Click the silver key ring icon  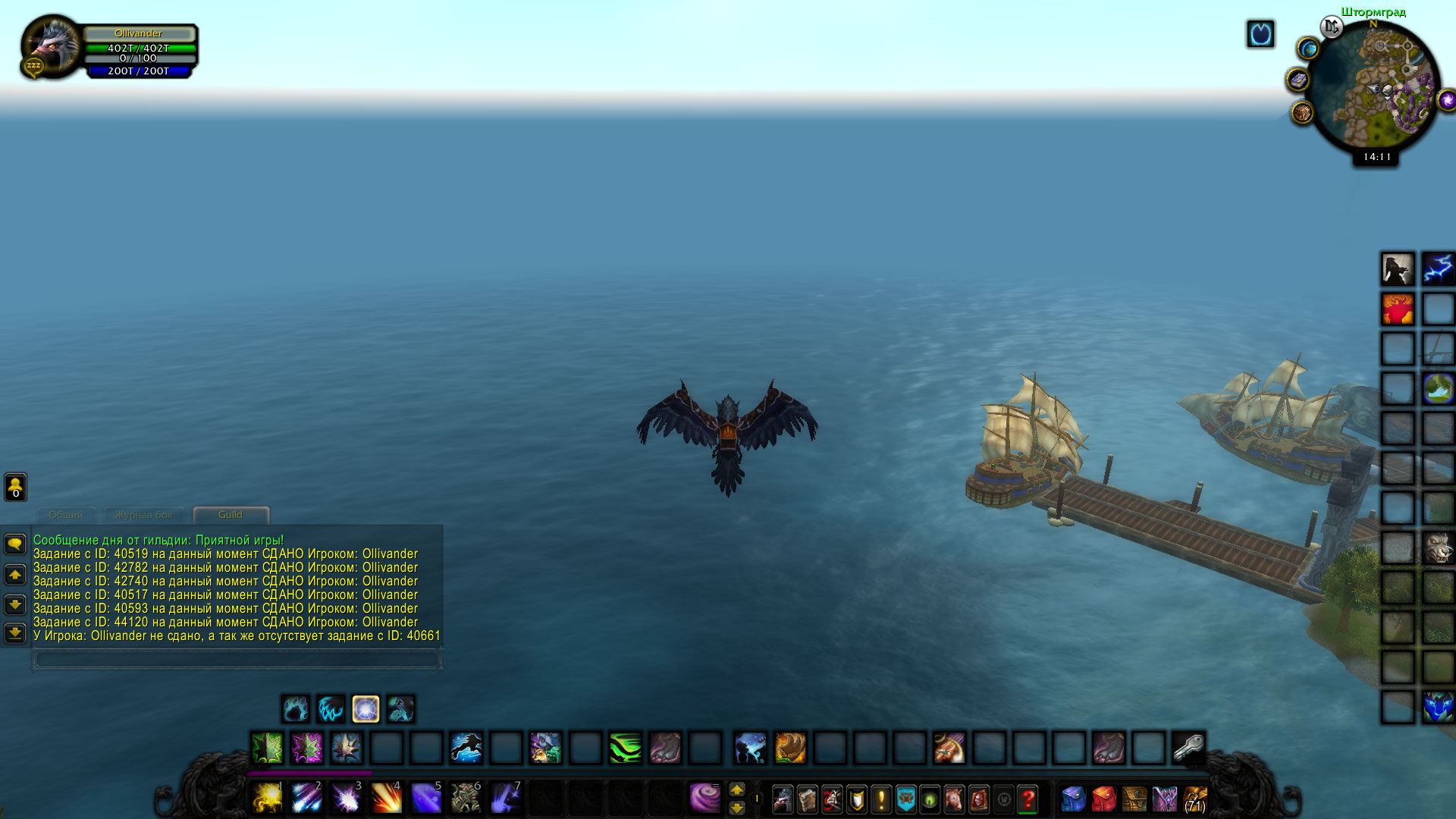[x=1188, y=748]
